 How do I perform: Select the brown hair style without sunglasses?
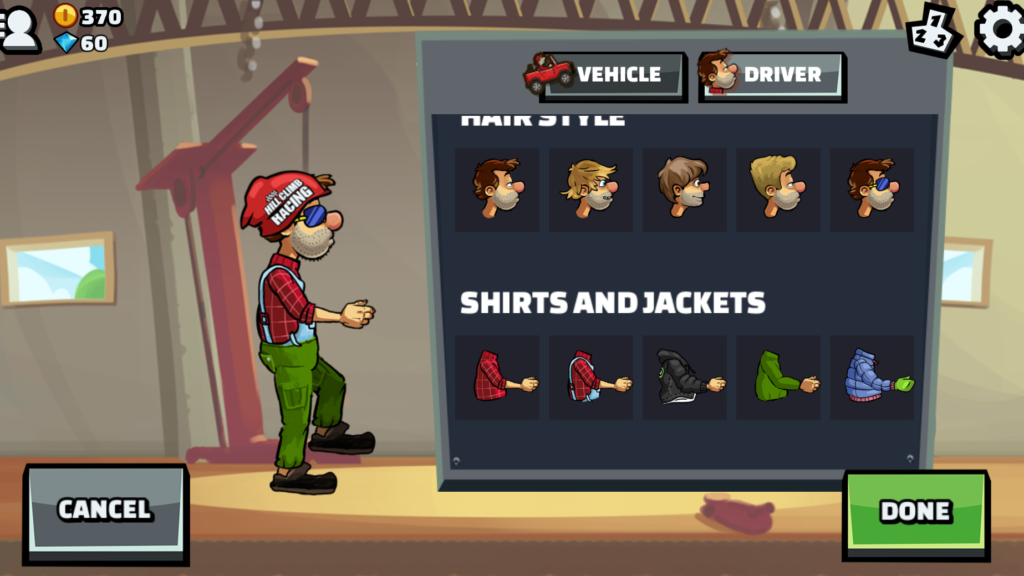point(497,189)
